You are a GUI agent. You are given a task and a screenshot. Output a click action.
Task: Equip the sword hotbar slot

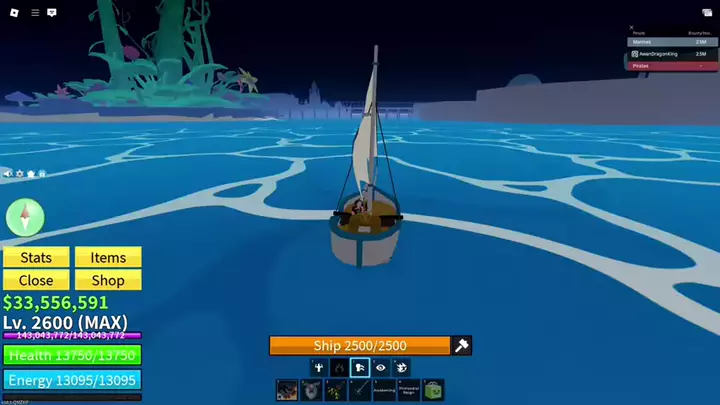pos(359,390)
